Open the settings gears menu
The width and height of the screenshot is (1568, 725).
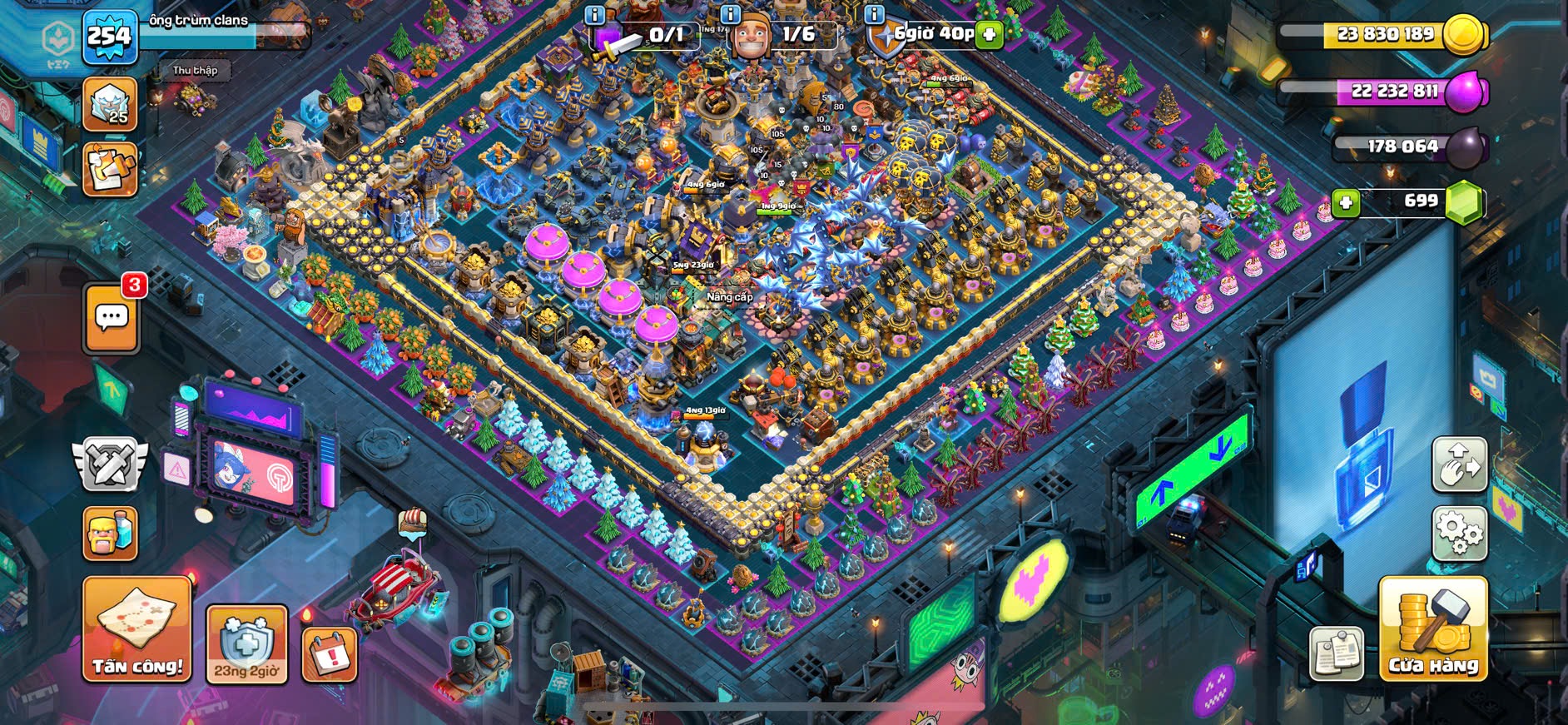(1460, 531)
